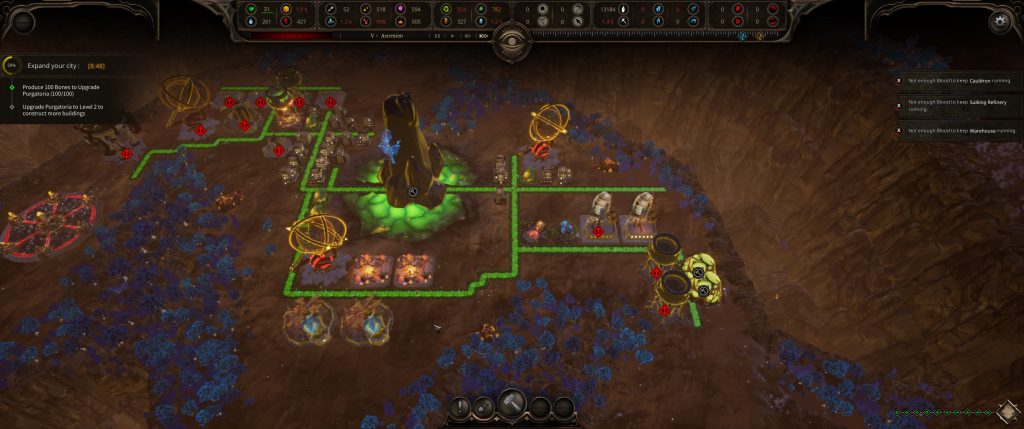
Task: Set game speed to normal play
Action: pos(453,35)
